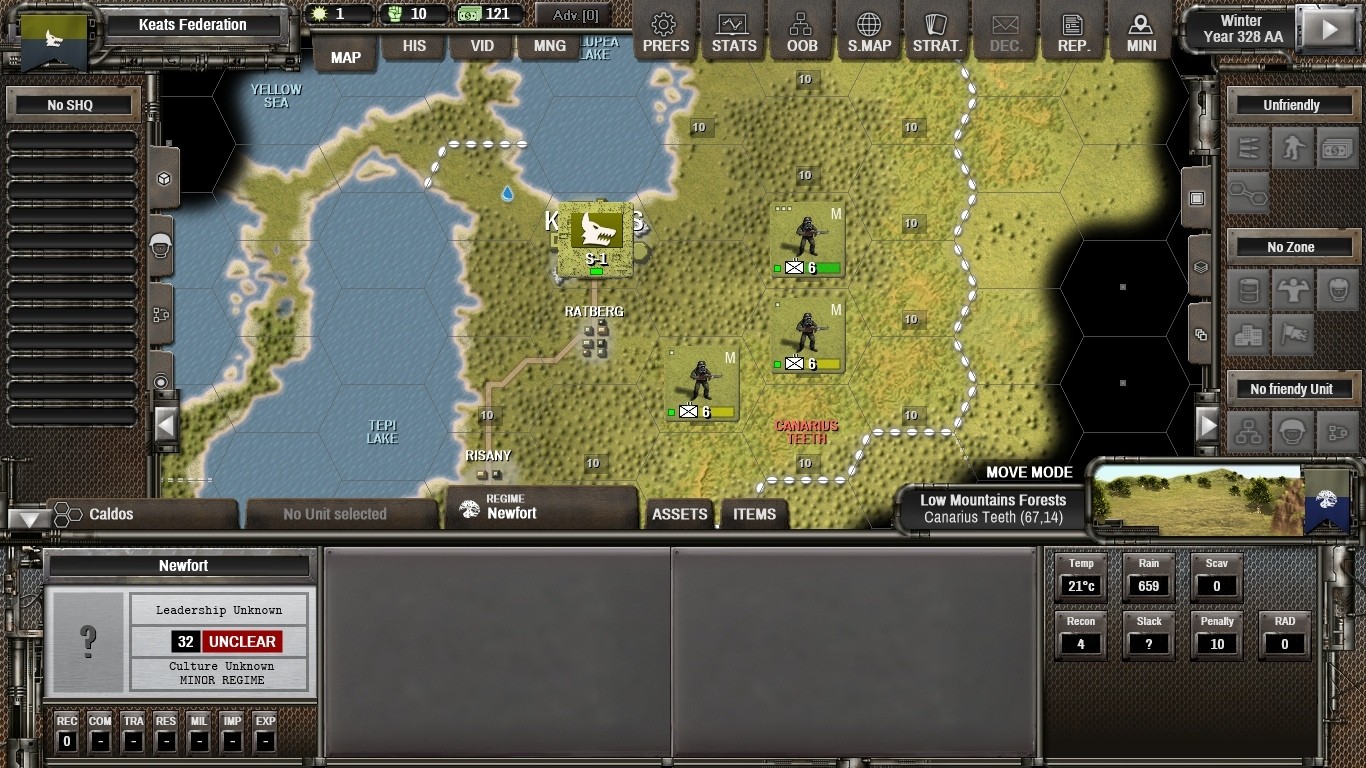Open the PREFS menu
The image size is (1366, 768).
[665, 32]
